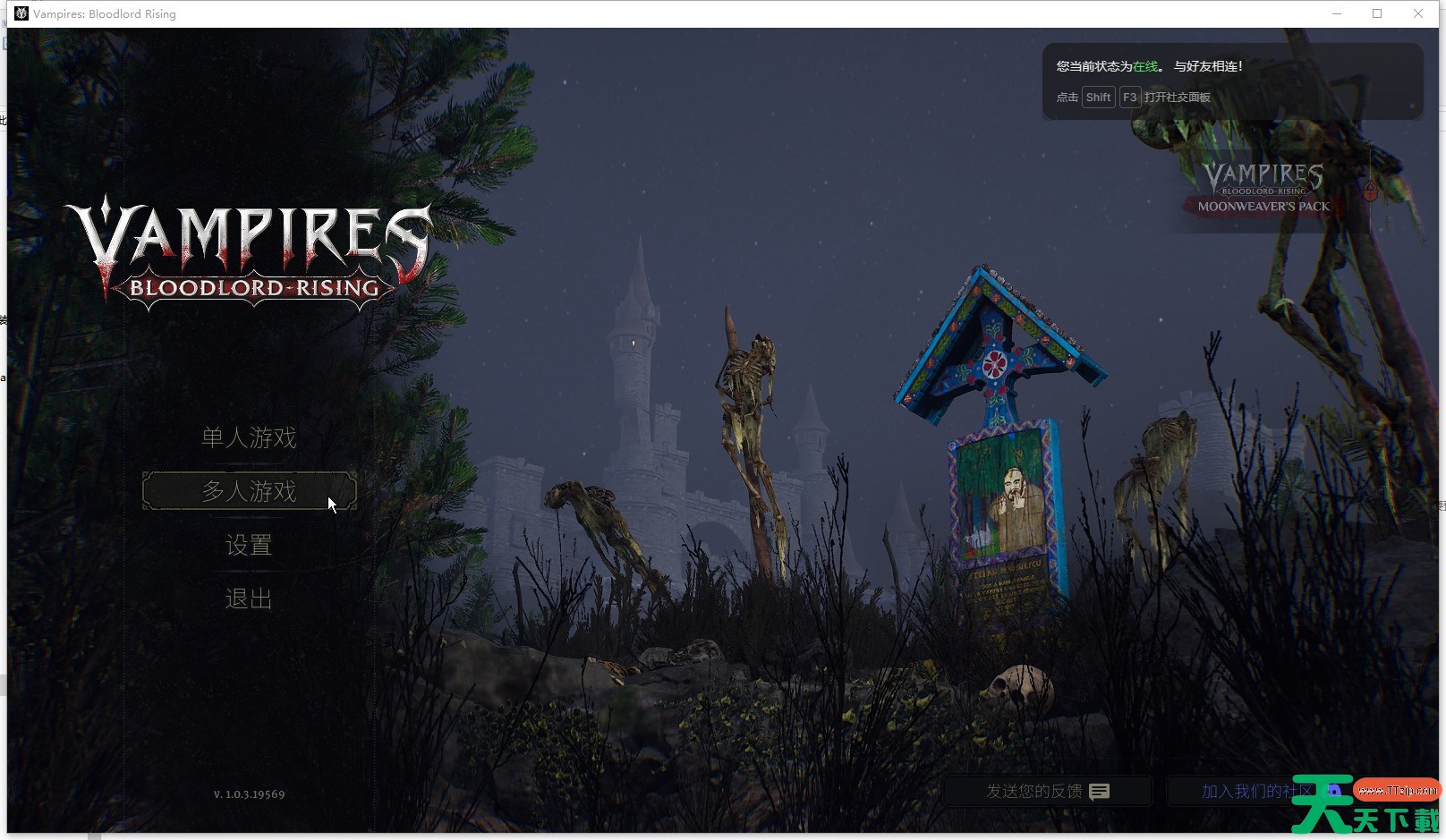
Task: Start a single player game (单人游戏)
Action: click(249, 437)
